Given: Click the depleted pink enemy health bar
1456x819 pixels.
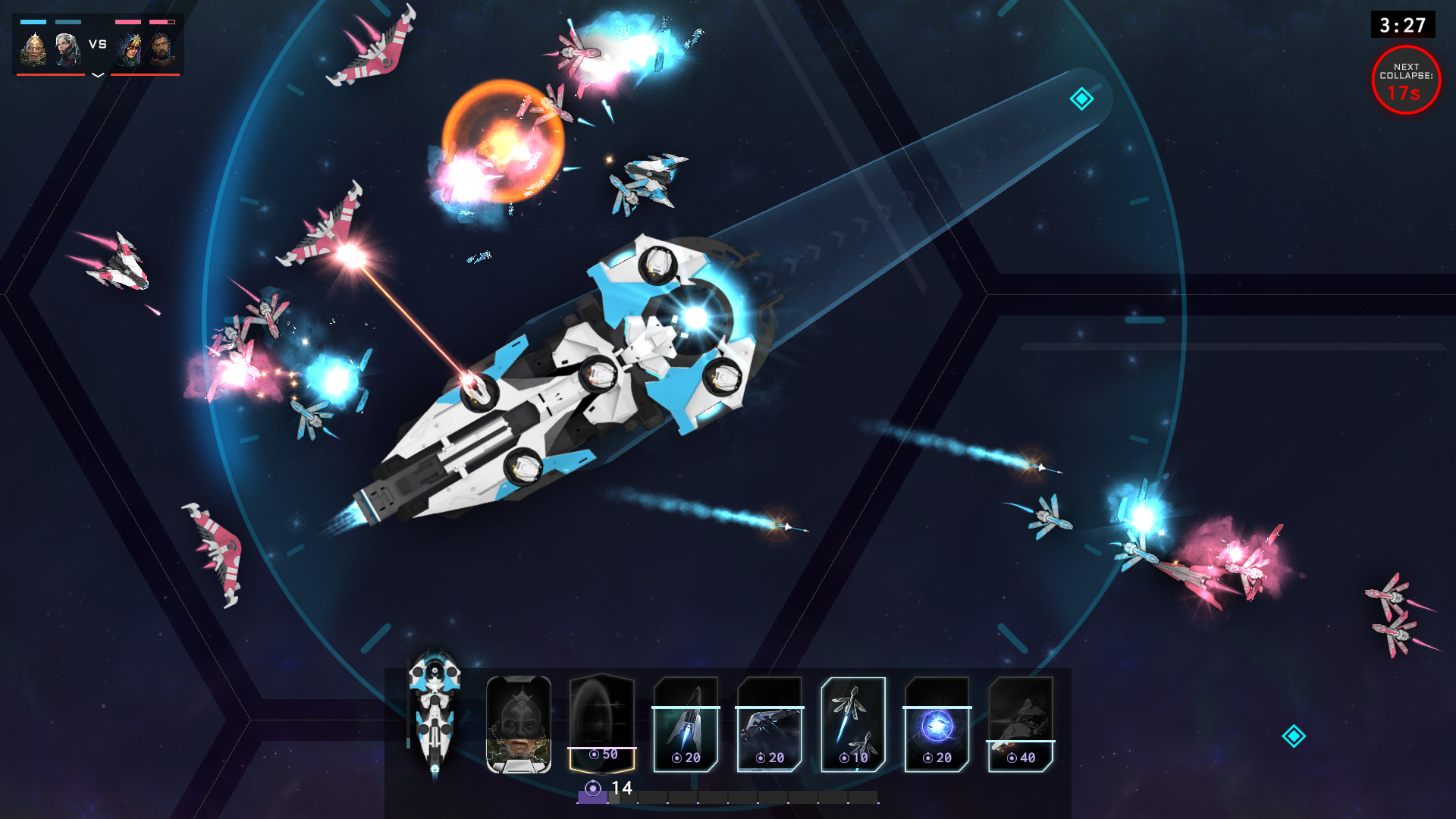Looking at the screenshot, I should [163, 21].
